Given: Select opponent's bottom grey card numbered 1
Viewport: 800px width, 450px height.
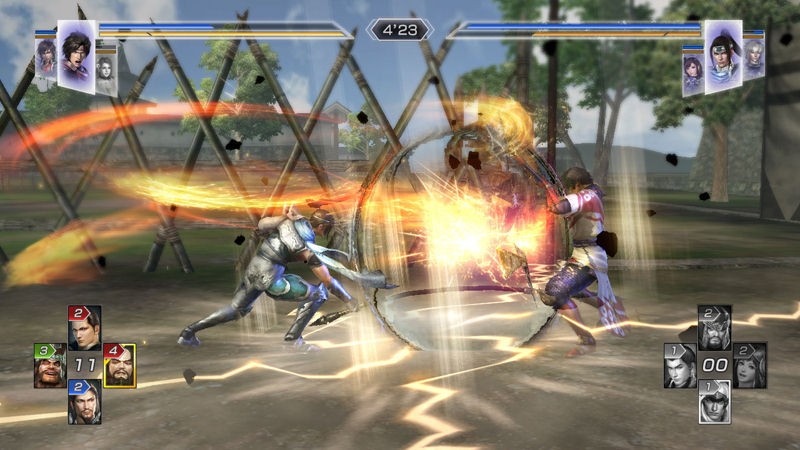Looking at the screenshot, I should pyautogui.click(x=715, y=401).
